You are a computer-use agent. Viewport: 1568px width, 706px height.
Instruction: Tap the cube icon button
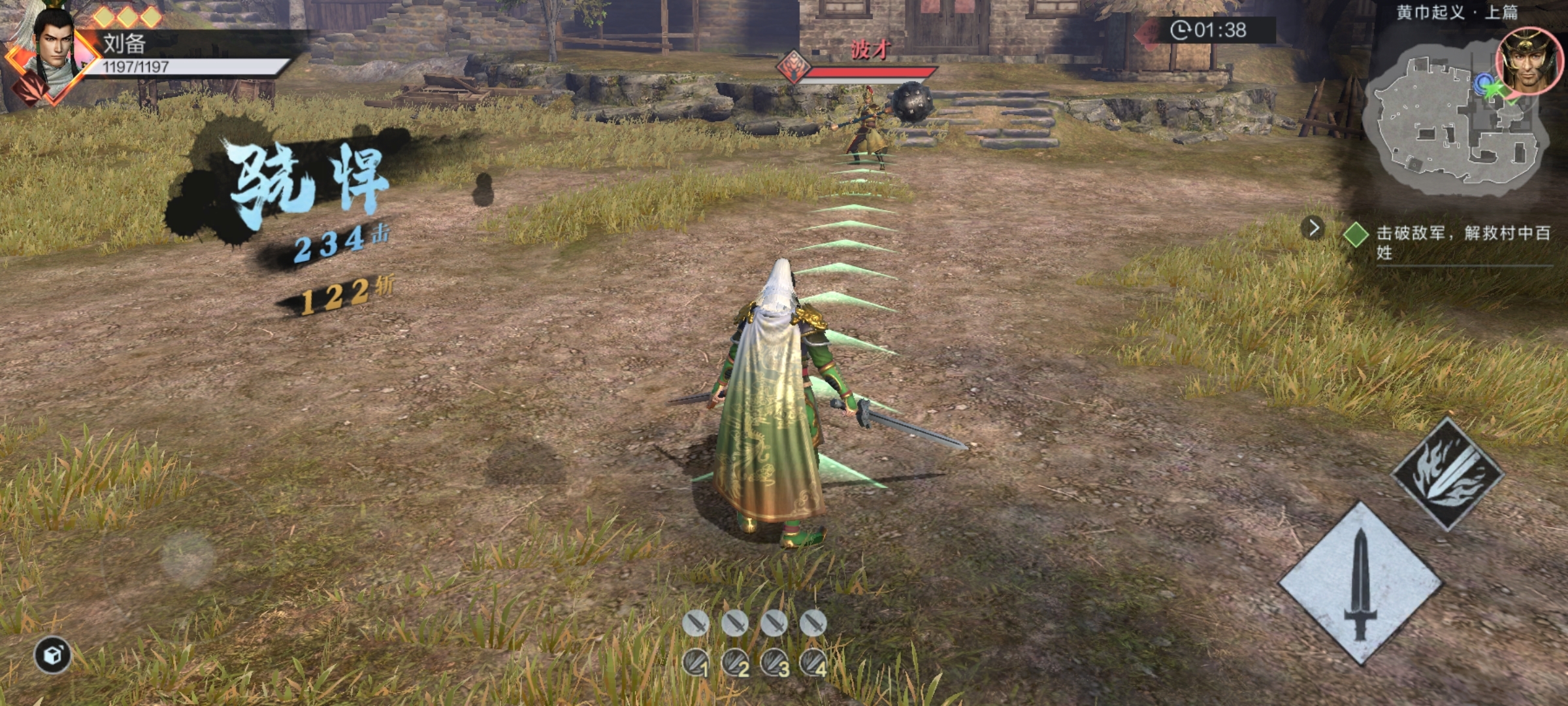pos(53,654)
